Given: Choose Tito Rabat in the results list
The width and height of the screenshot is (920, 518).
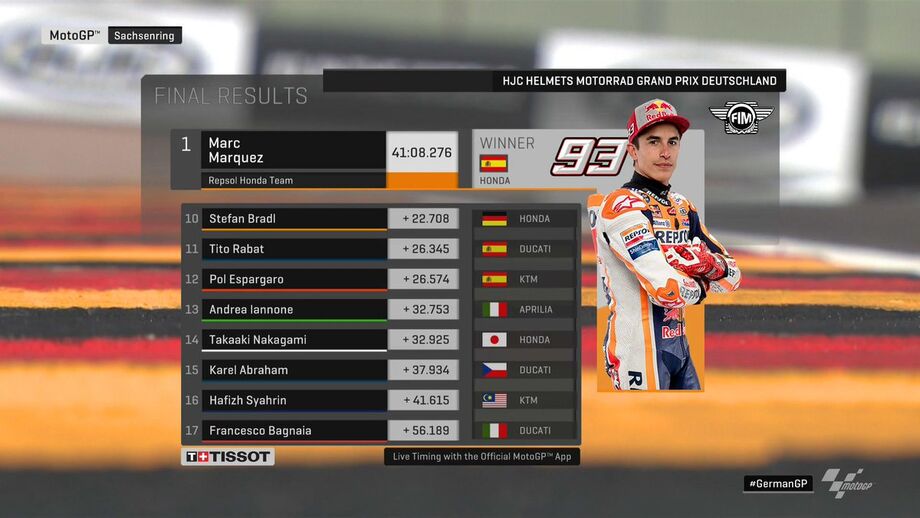Looking at the screenshot, I should (x=295, y=249).
